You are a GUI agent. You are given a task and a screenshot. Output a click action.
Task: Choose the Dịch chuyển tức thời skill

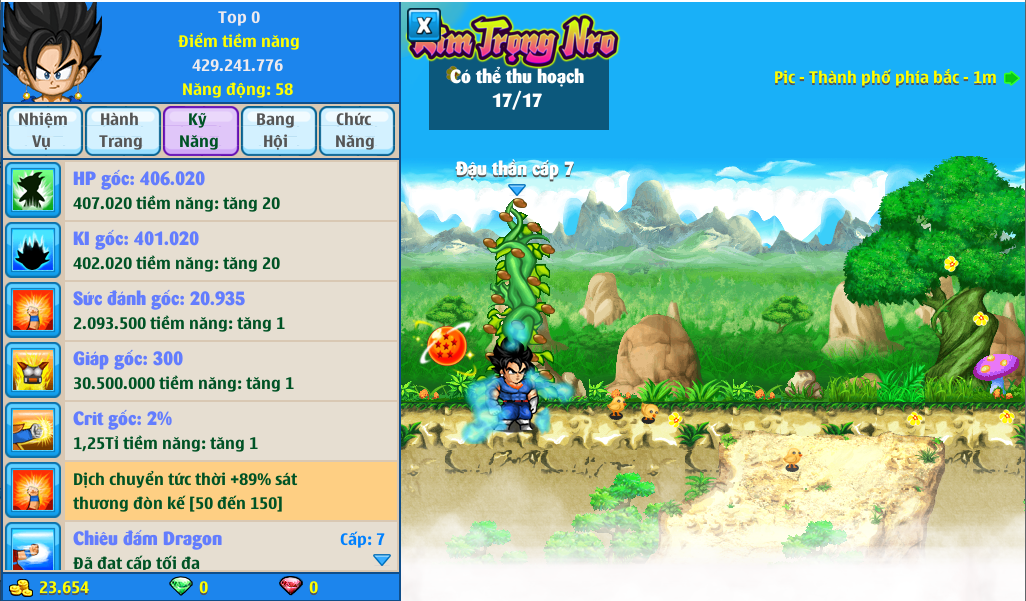200,490
